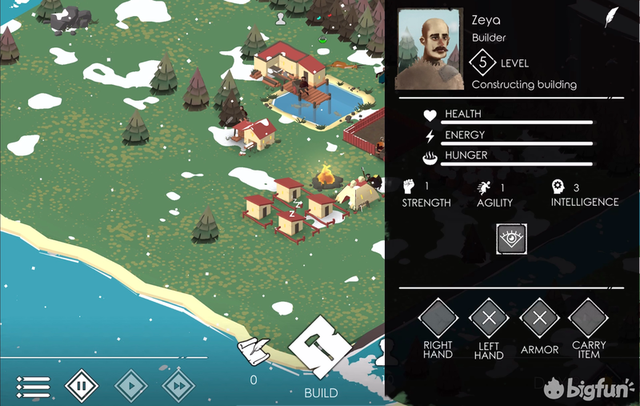Select the Right Hand equipment slot

tap(438, 319)
